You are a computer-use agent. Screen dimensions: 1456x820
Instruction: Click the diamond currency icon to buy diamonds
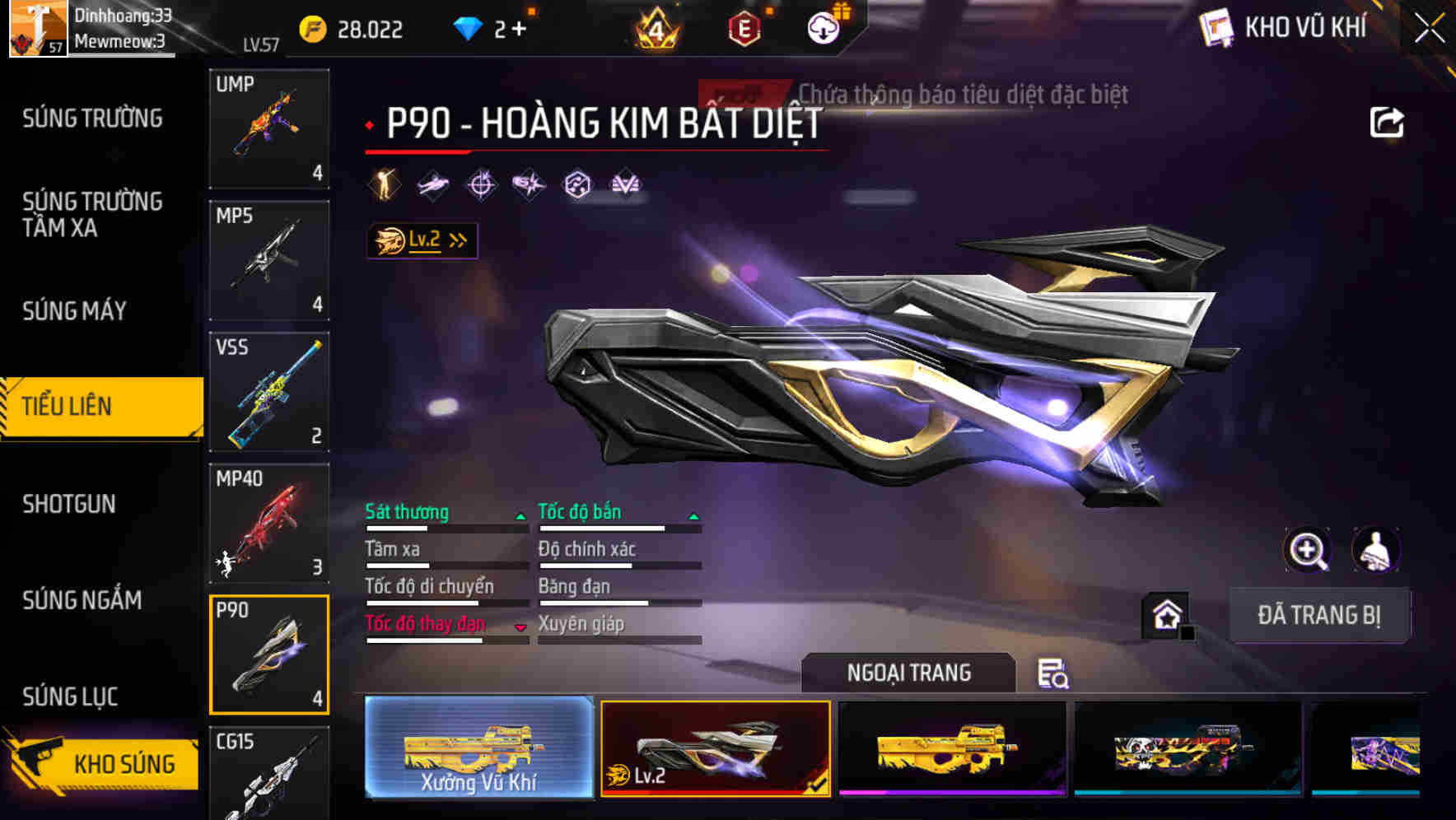pos(466,27)
